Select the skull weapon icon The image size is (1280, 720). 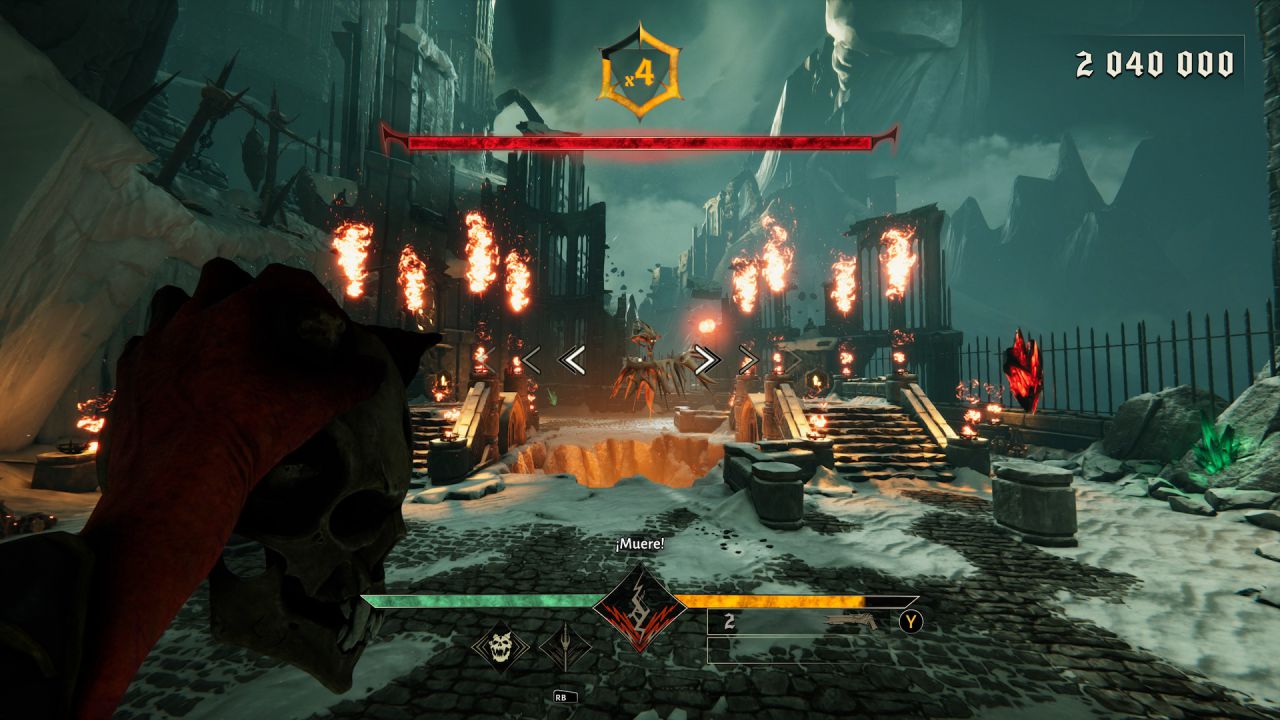(501, 646)
